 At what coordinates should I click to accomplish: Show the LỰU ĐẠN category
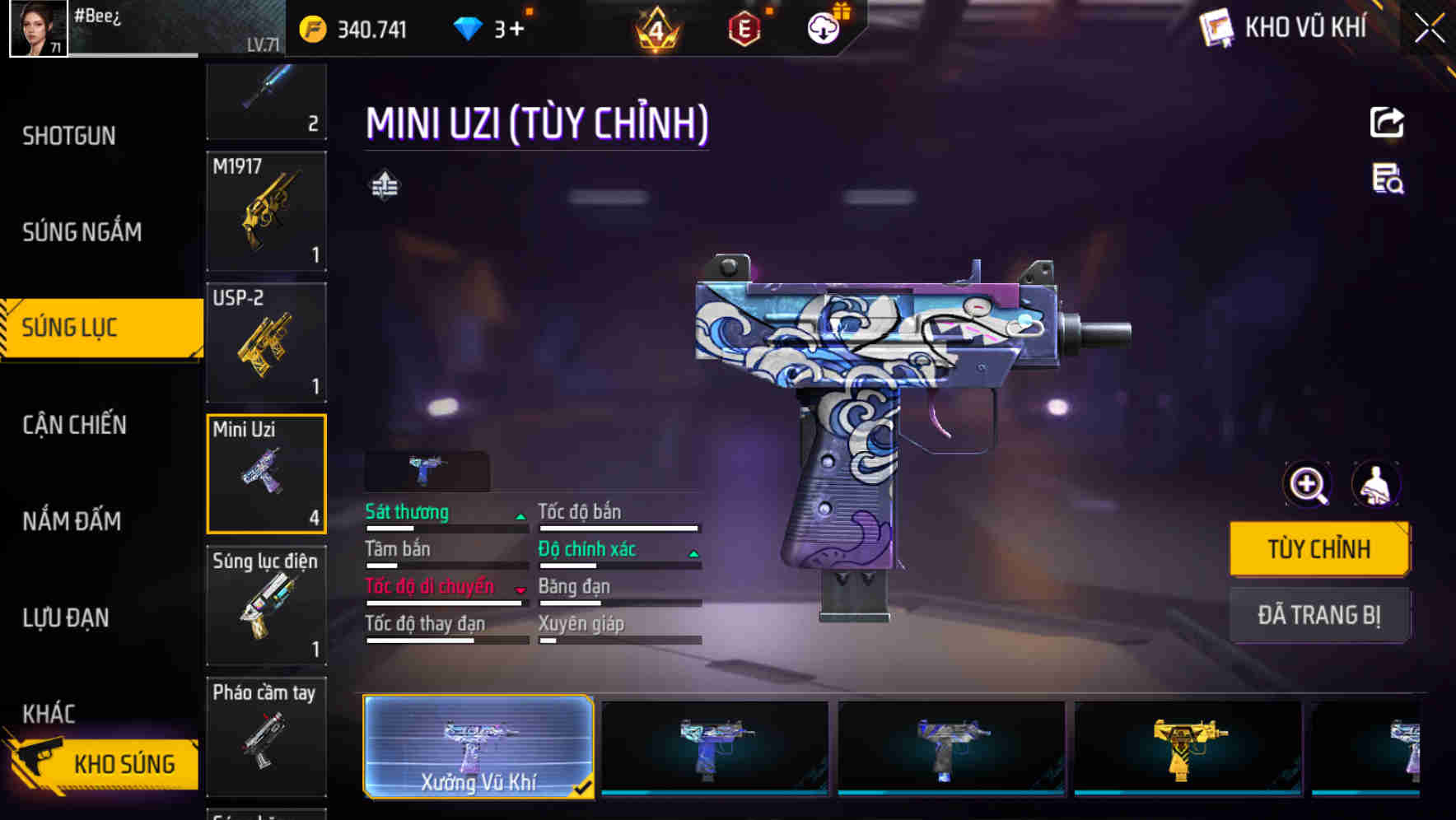tap(66, 617)
